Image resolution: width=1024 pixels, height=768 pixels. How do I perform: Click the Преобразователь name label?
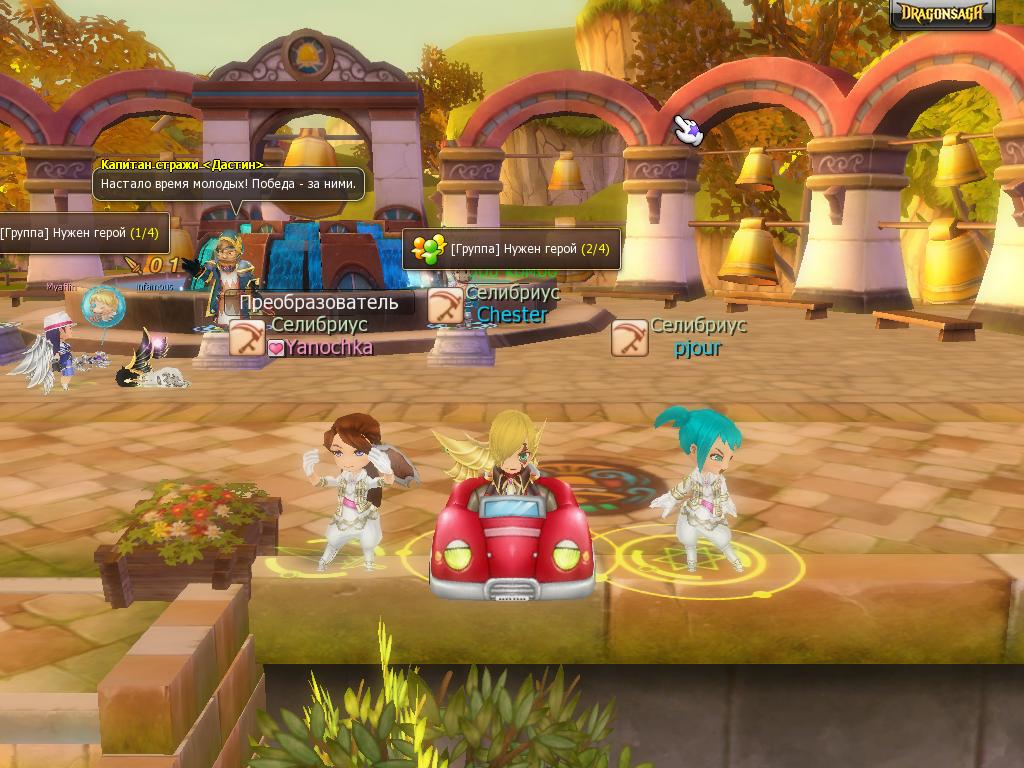[318, 302]
